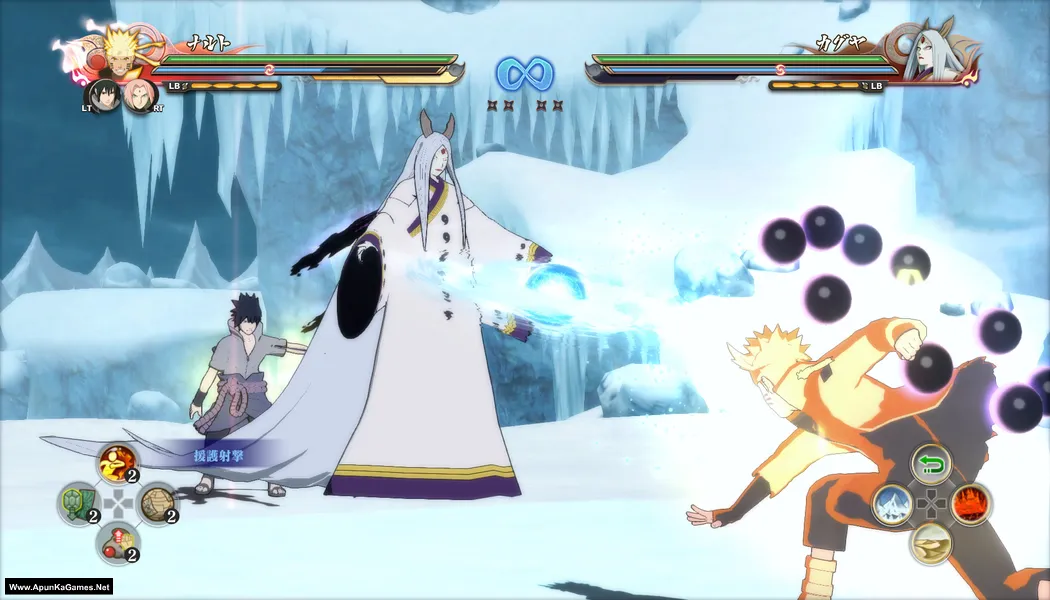The width and height of the screenshot is (1050, 600).
Task: Use the green turtle shell item
Action: [76, 503]
